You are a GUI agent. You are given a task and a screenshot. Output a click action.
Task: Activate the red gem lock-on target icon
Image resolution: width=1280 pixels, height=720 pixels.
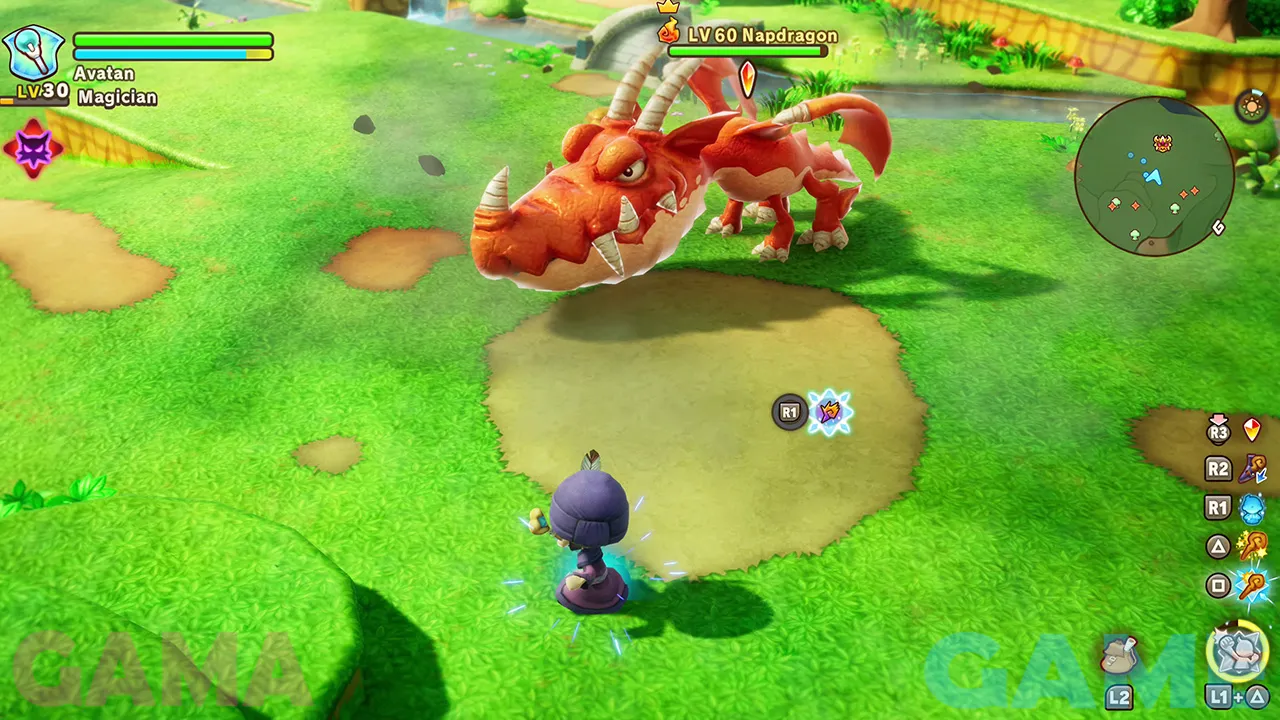[1251, 430]
